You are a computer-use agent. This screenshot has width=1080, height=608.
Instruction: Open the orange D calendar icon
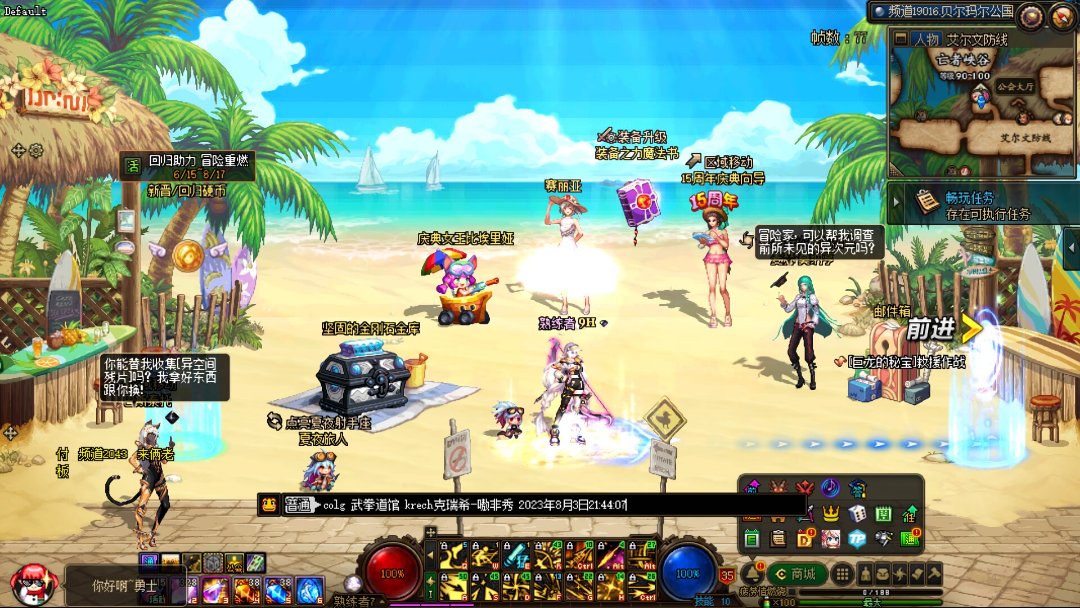tap(804, 539)
